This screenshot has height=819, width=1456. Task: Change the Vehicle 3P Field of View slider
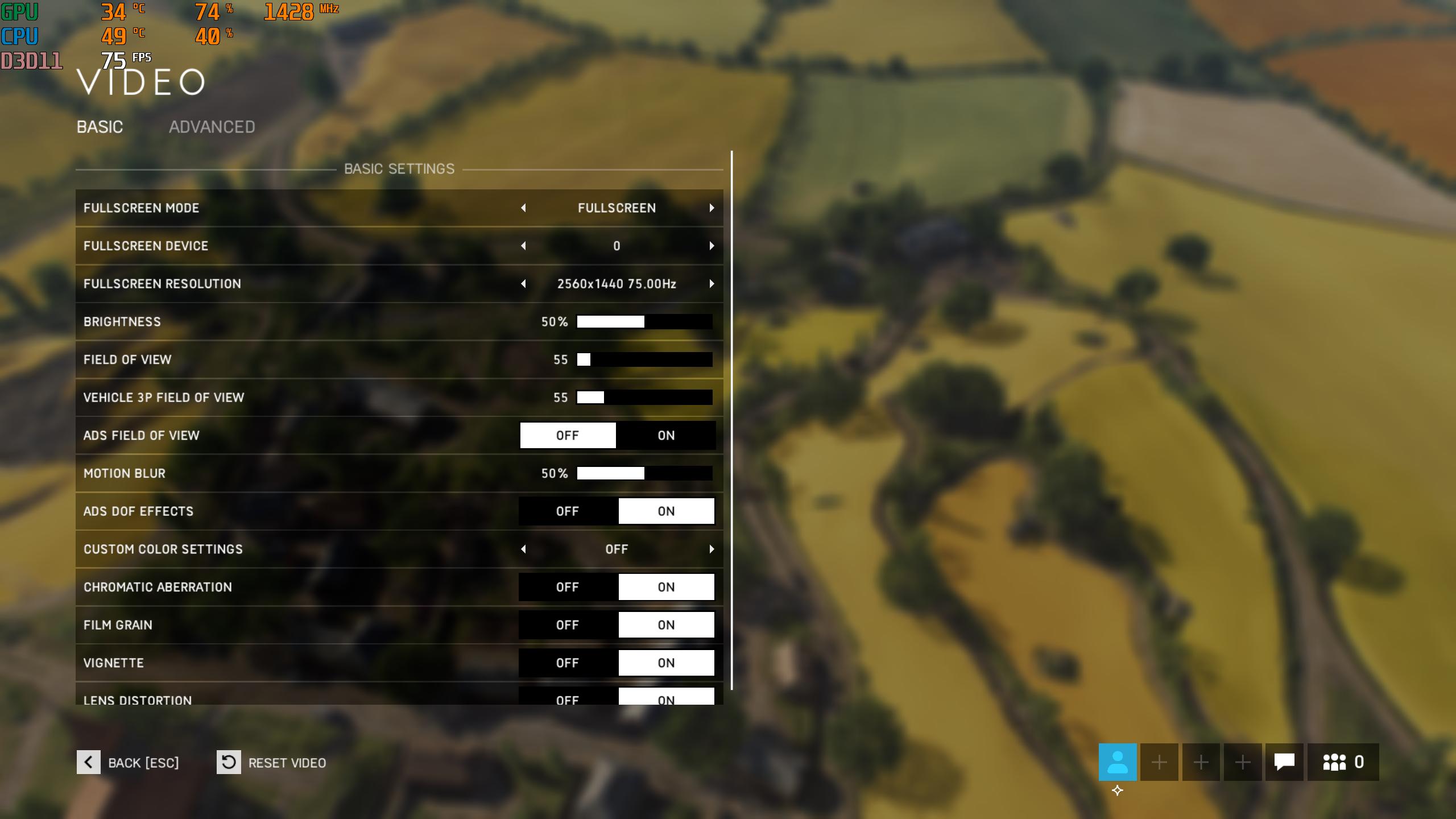(644, 398)
